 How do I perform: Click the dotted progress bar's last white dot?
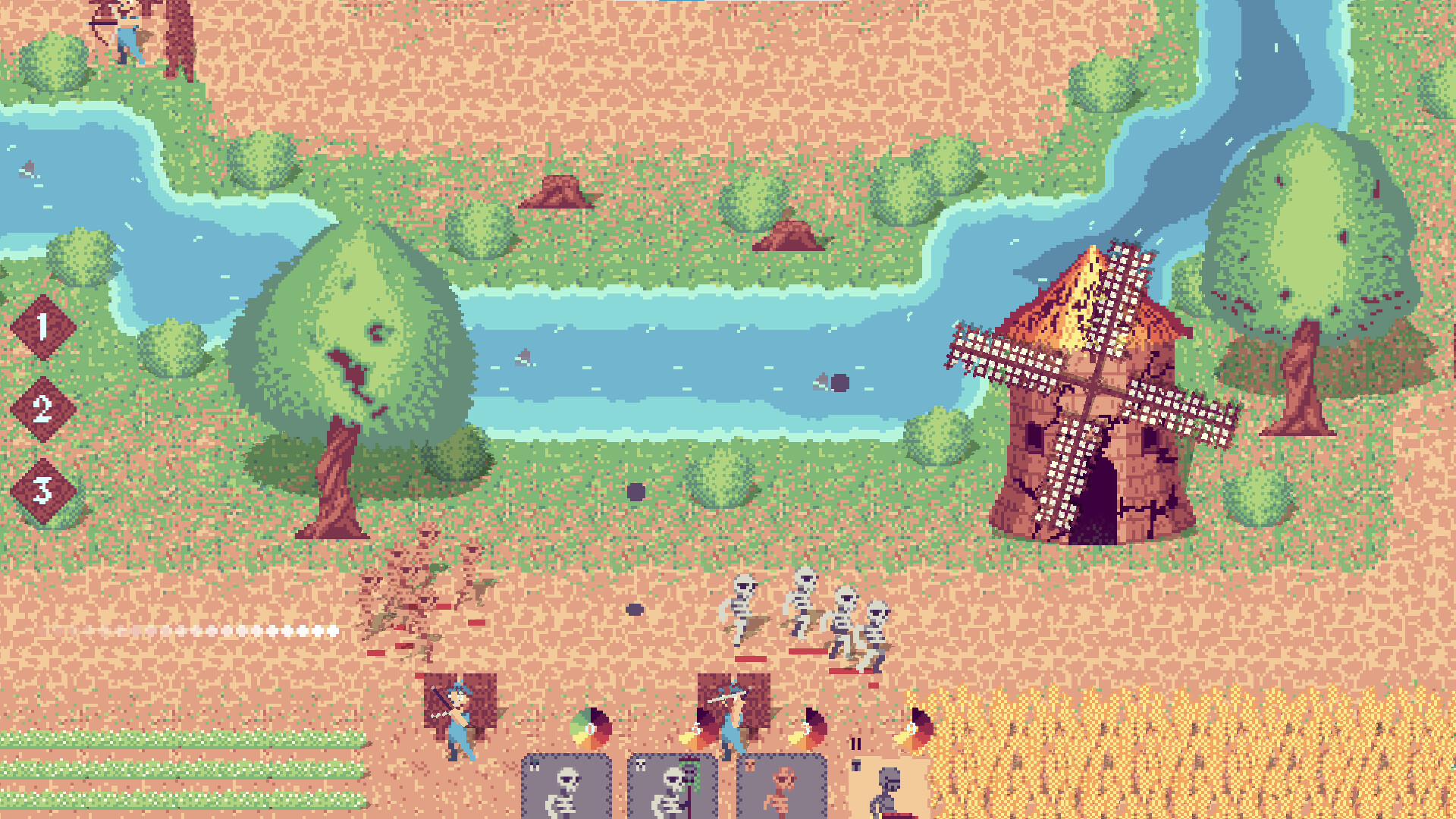332,631
